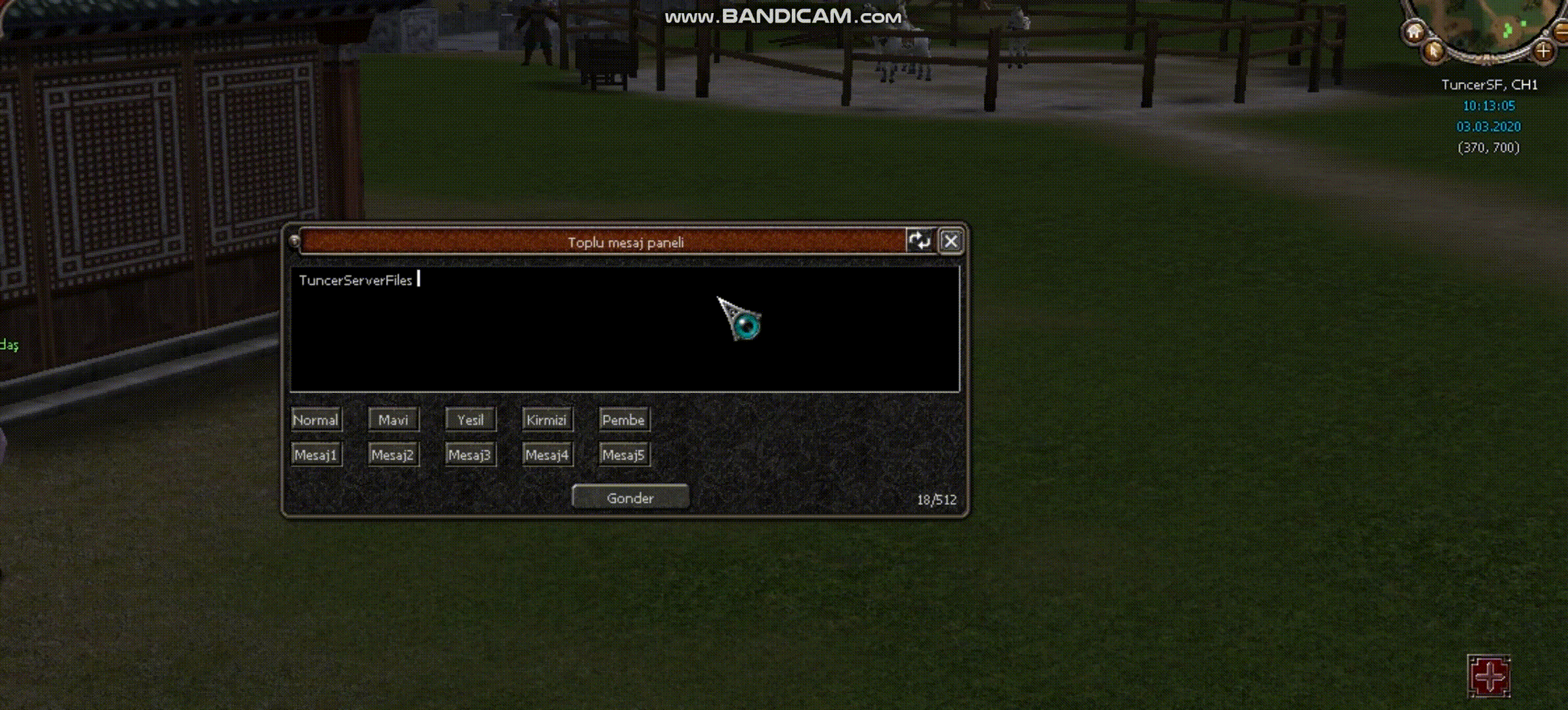Load the Mesaj2 preset
Screen dimensions: 1568x710
(x=393, y=455)
